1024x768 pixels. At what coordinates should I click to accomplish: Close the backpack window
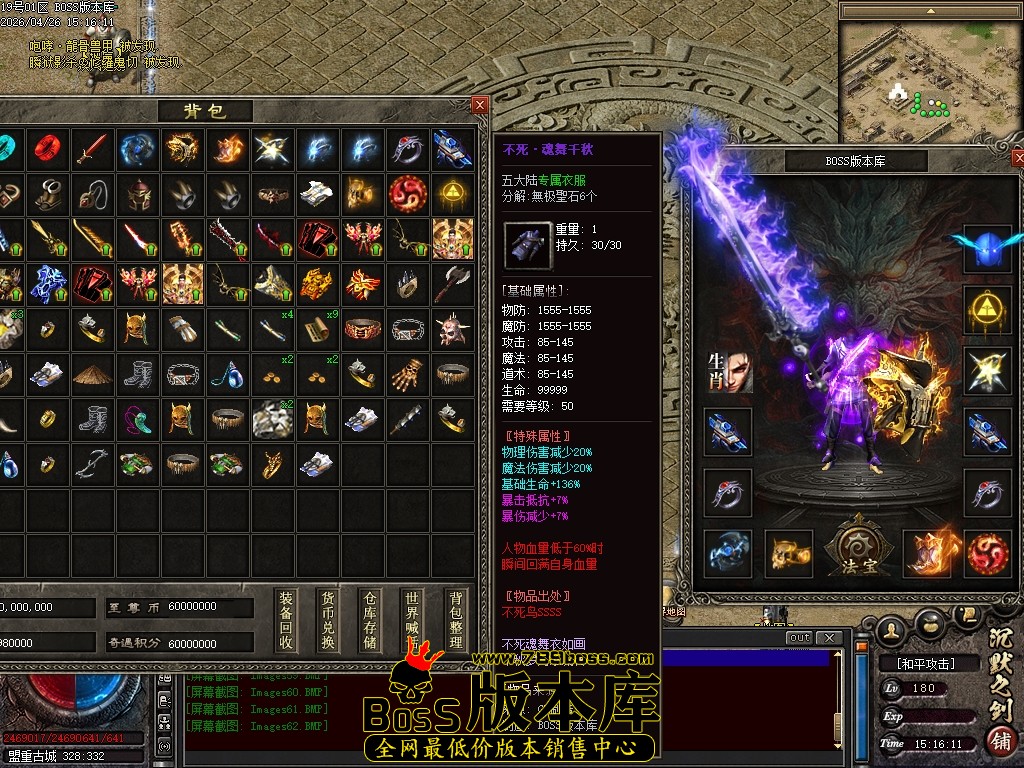tap(480, 104)
